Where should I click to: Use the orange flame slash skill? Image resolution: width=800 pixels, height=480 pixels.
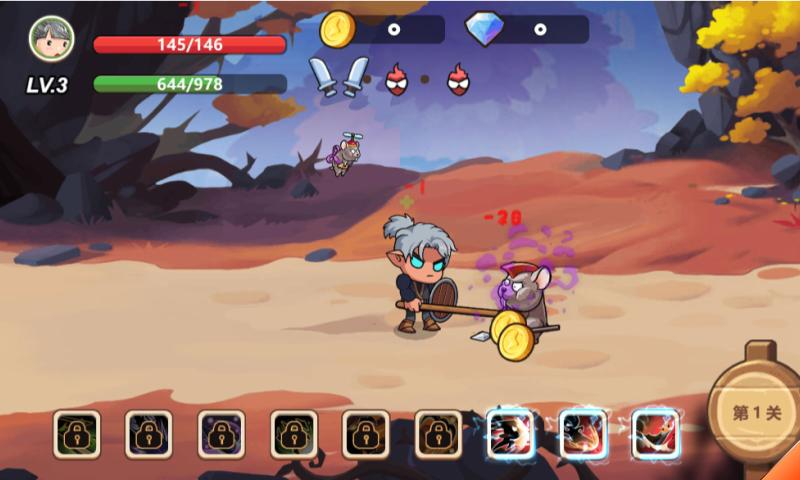click(x=584, y=434)
